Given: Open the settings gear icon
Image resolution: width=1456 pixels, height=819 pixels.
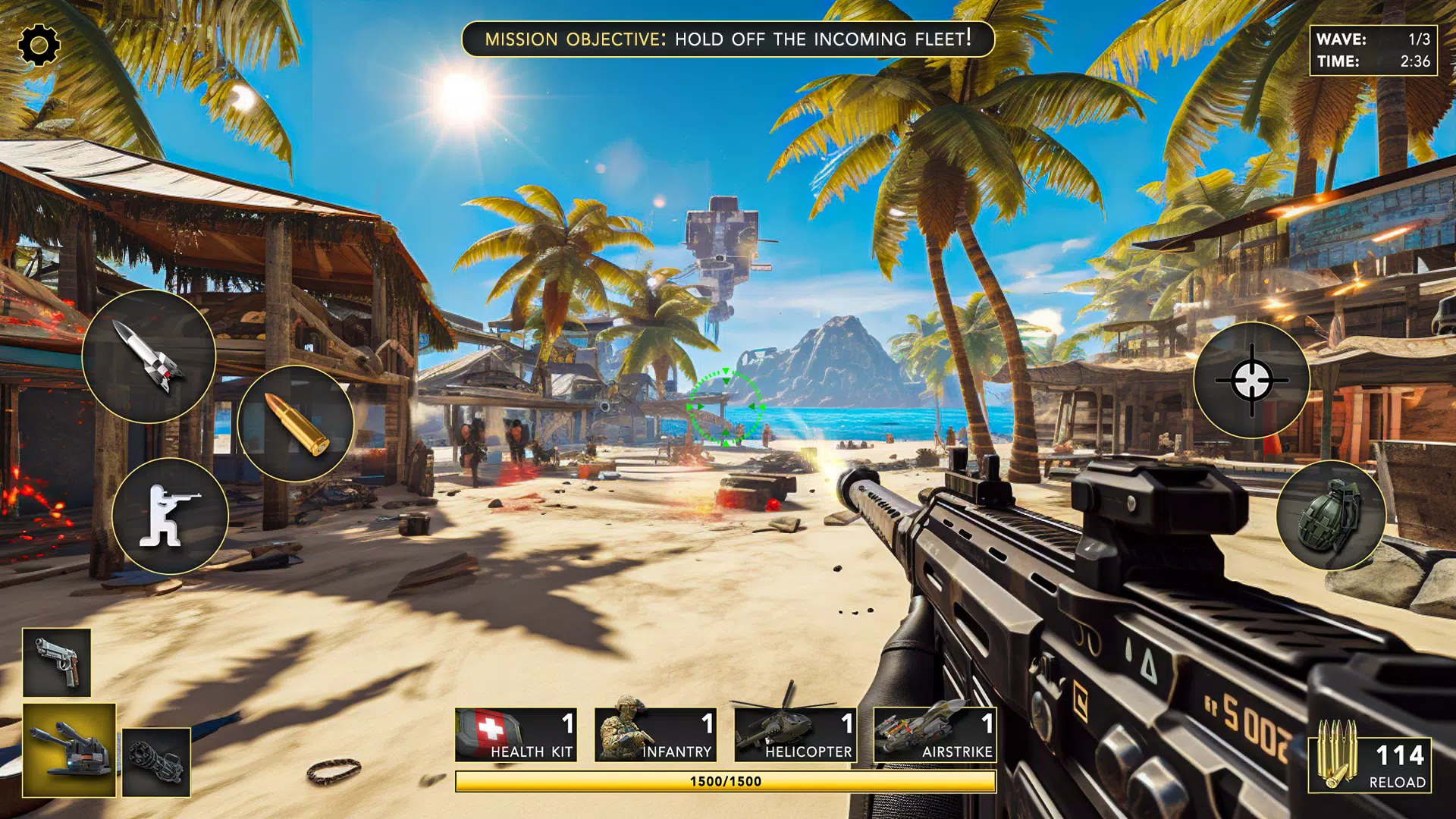Looking at the screenshot, I should click(39, 45).
